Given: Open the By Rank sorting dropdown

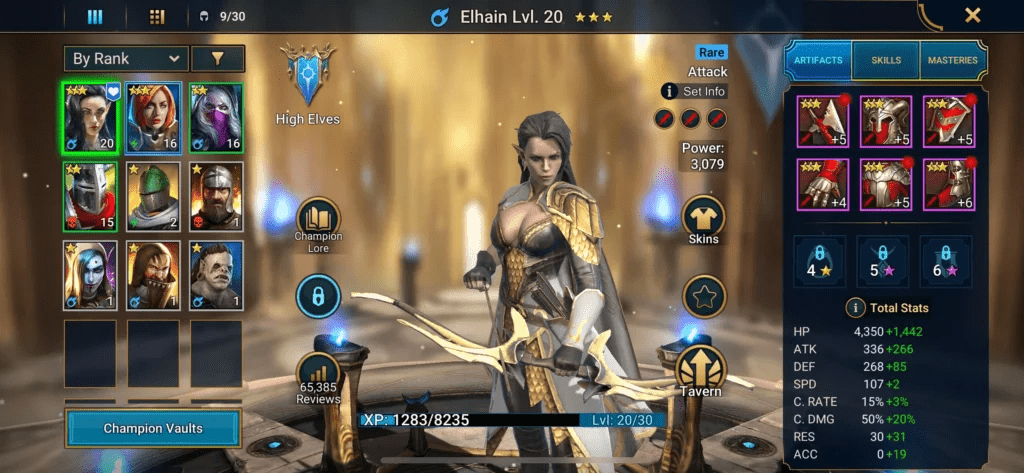Looking at the screenshot, I should pyautogui.click(x=125, y=59).
